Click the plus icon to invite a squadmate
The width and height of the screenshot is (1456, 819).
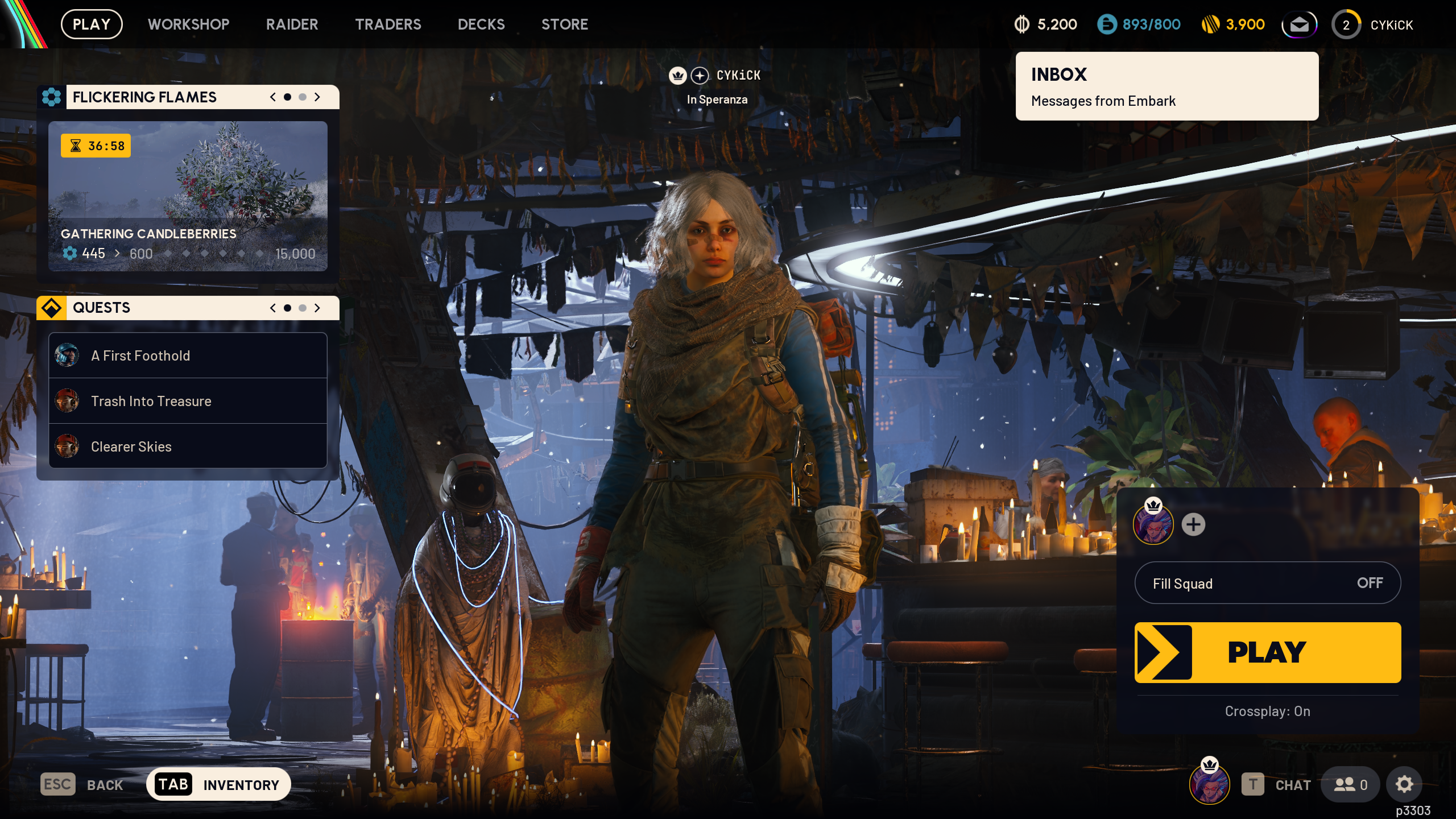(1193, 525)
